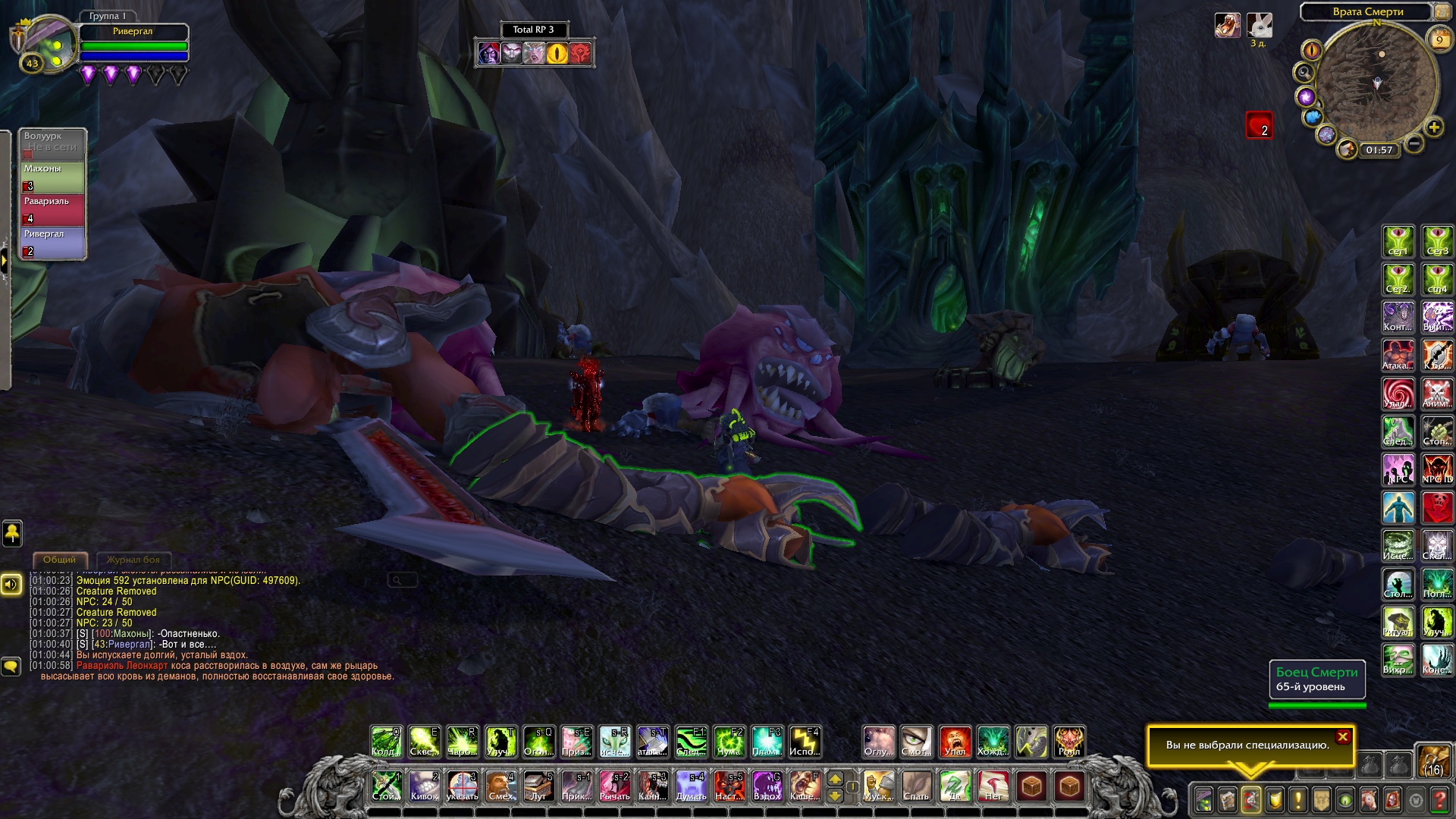Open the quest log exclamation icon
Screen dimensions: 1456x819
[1298, 800]
